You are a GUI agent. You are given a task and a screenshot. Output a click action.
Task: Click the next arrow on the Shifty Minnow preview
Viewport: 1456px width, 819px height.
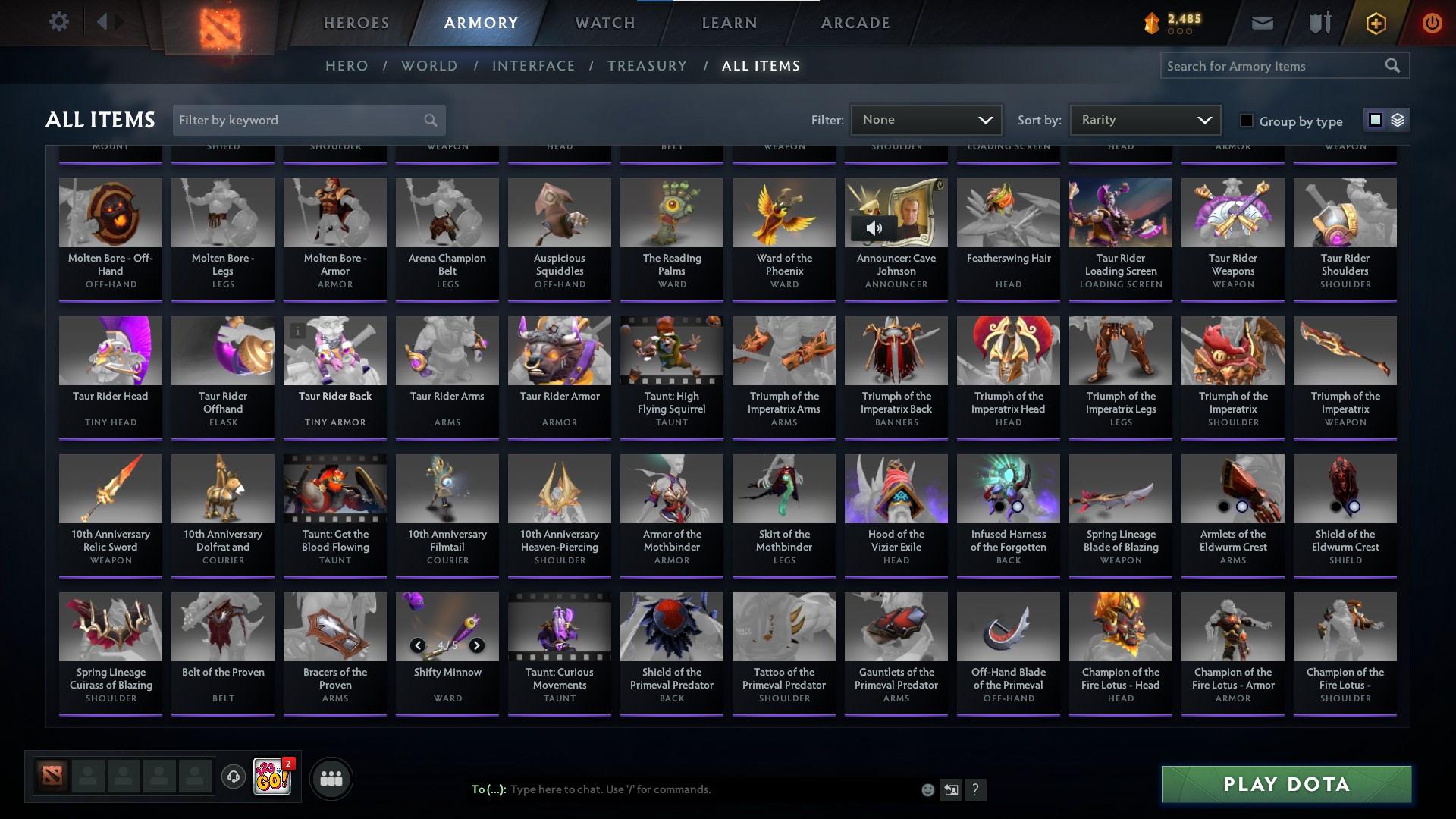tap(477, 646)
